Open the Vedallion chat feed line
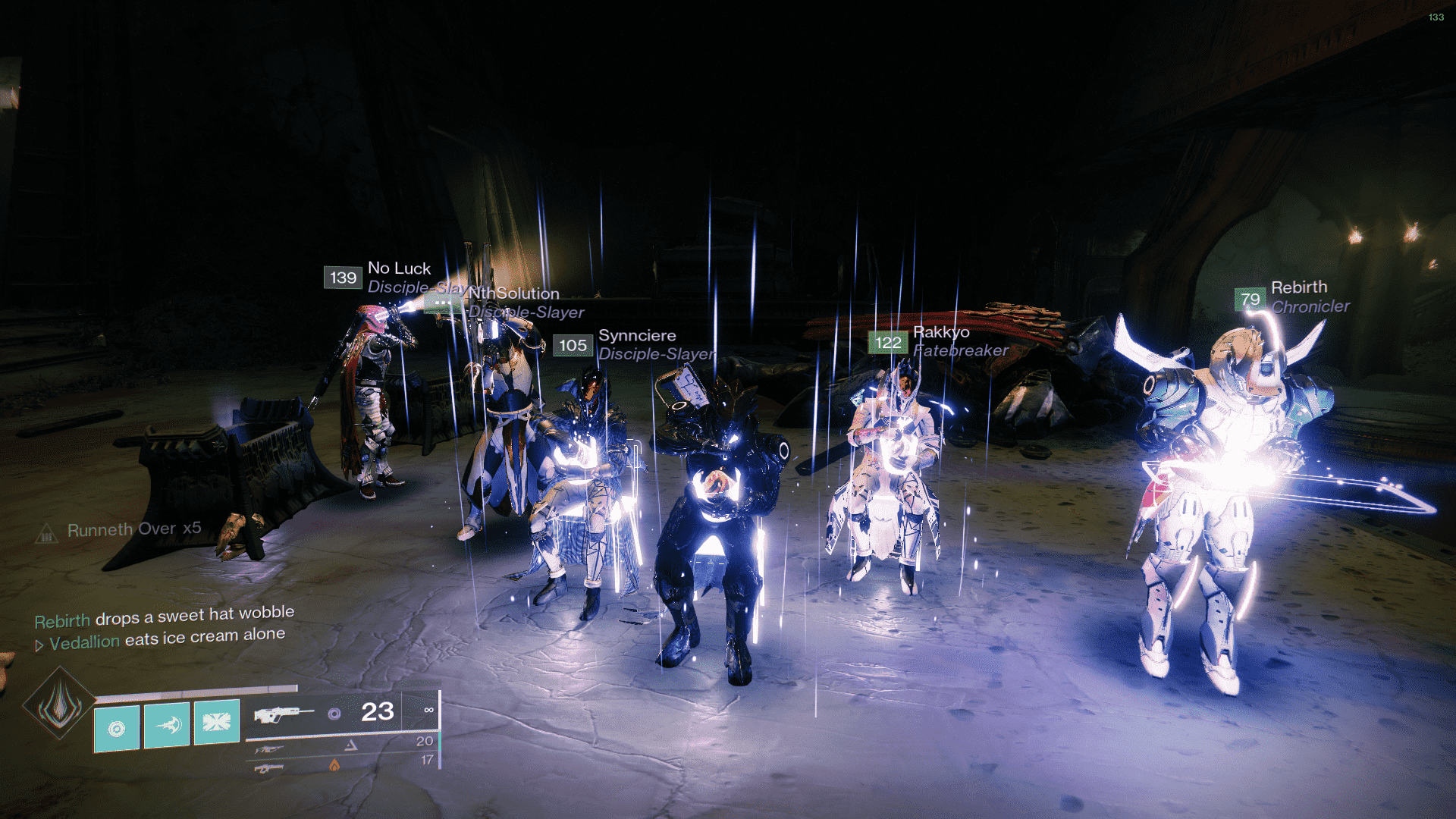 pyautogui.click(x=167, y=639)
